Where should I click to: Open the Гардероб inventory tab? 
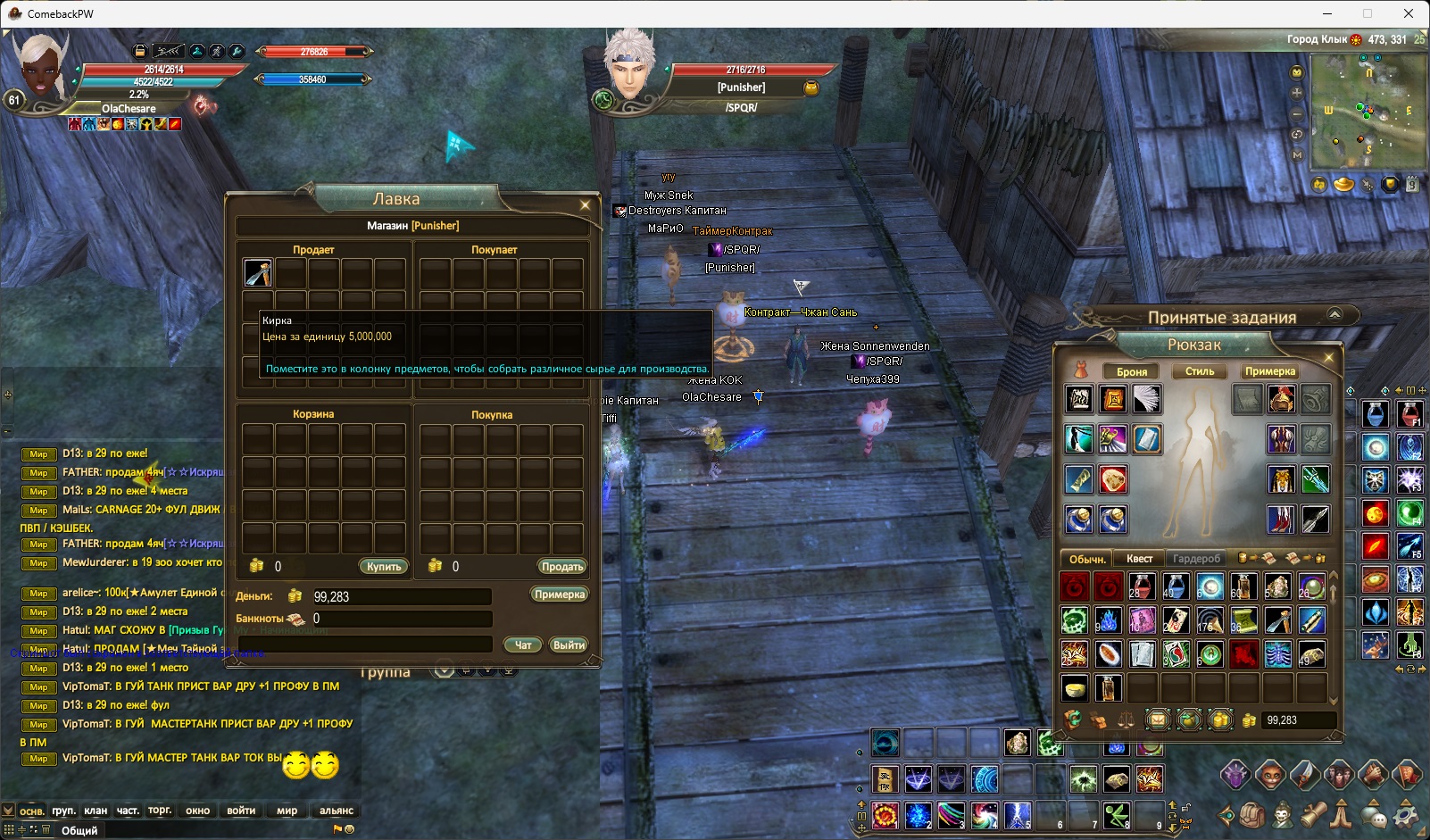tap(1196, 559)
